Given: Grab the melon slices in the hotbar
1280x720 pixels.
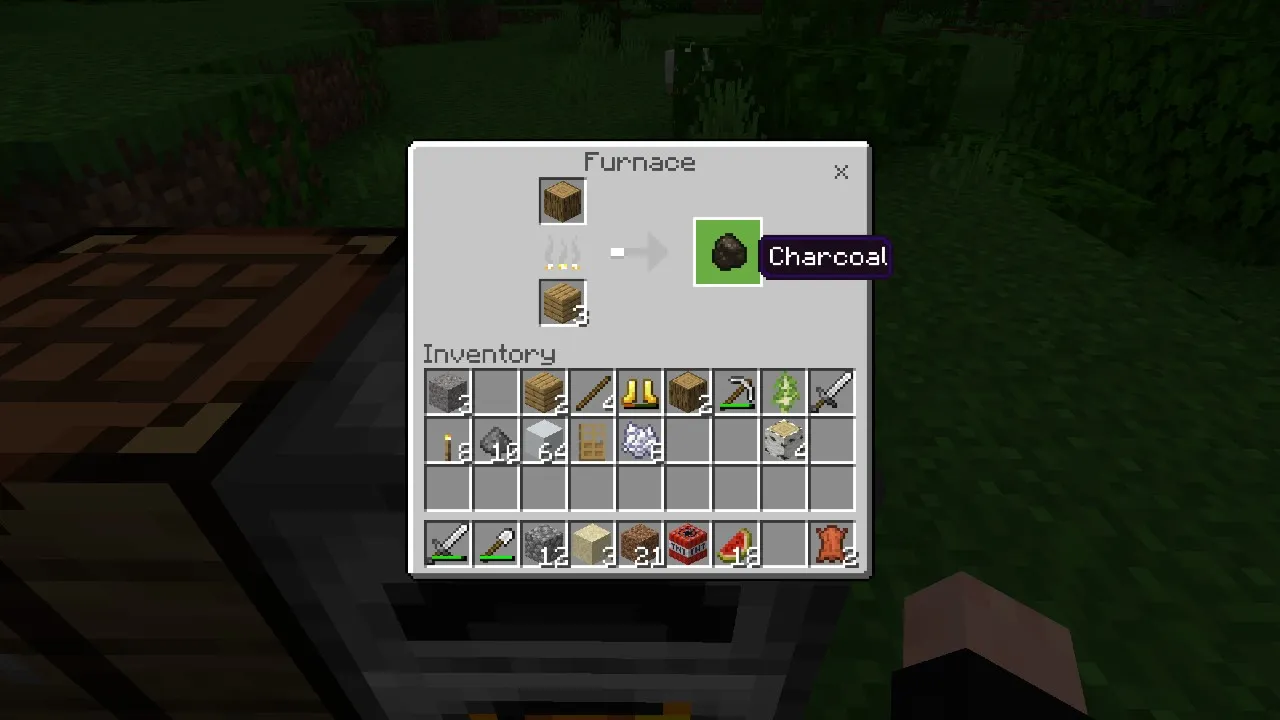Looking at the screenshot, I should coord(735,543).
